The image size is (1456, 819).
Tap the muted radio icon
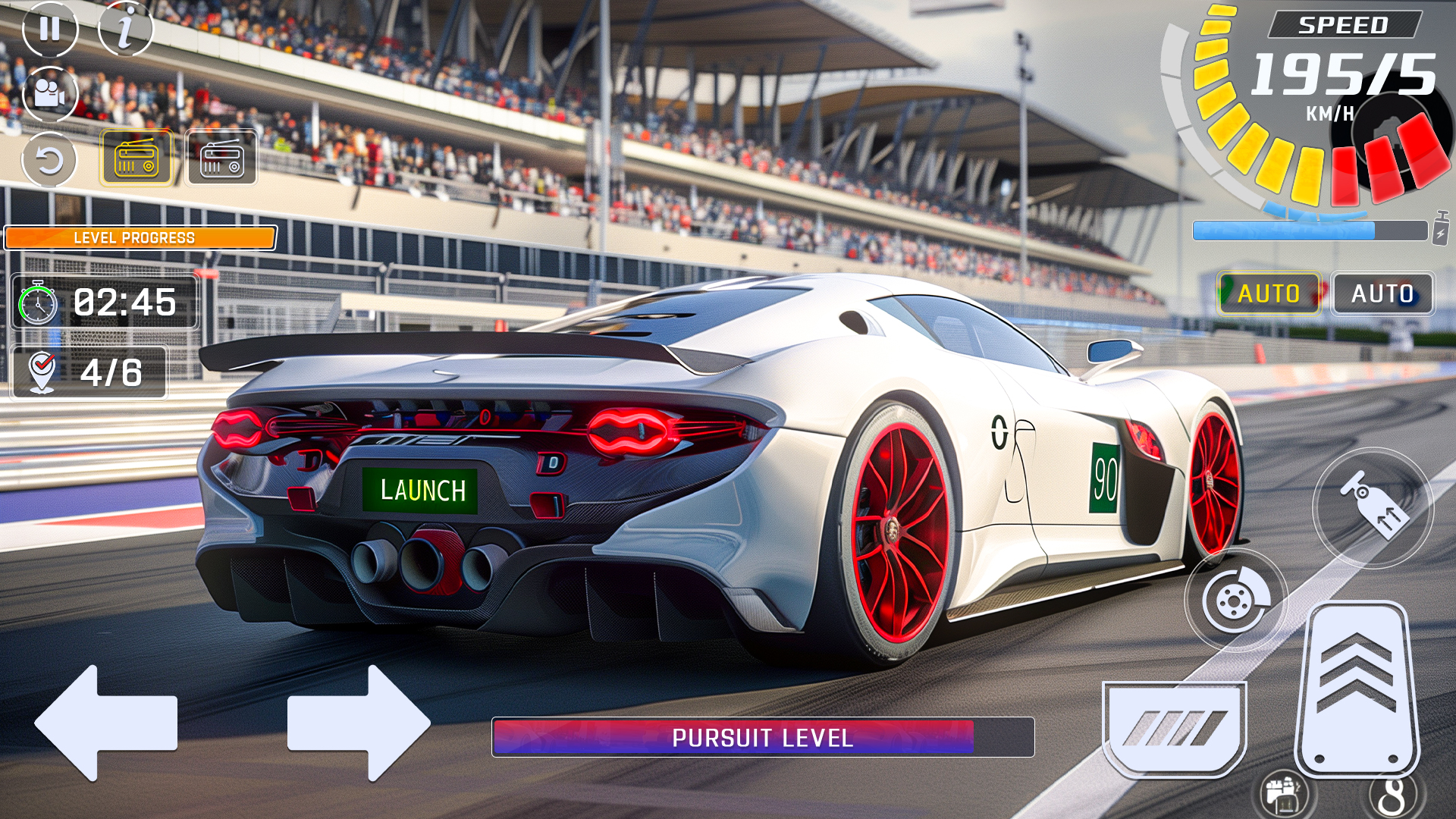point(220,158)
